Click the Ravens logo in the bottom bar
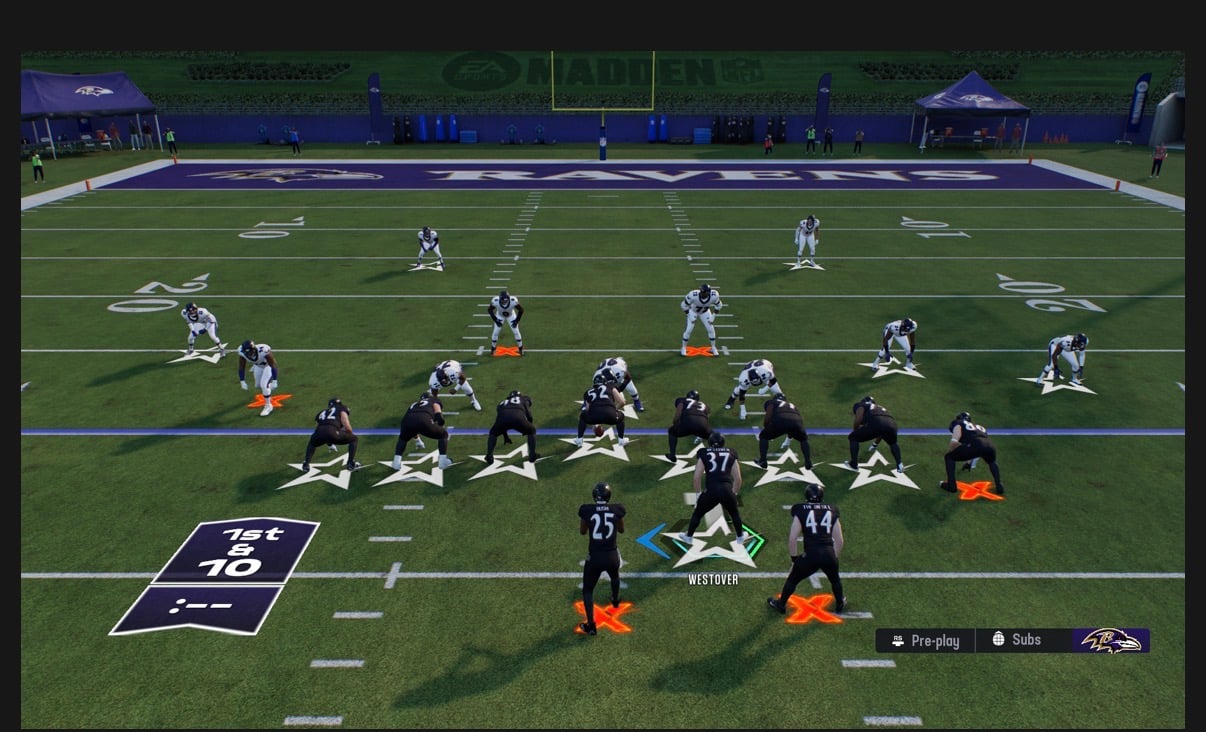 (x=1111, y=640)
